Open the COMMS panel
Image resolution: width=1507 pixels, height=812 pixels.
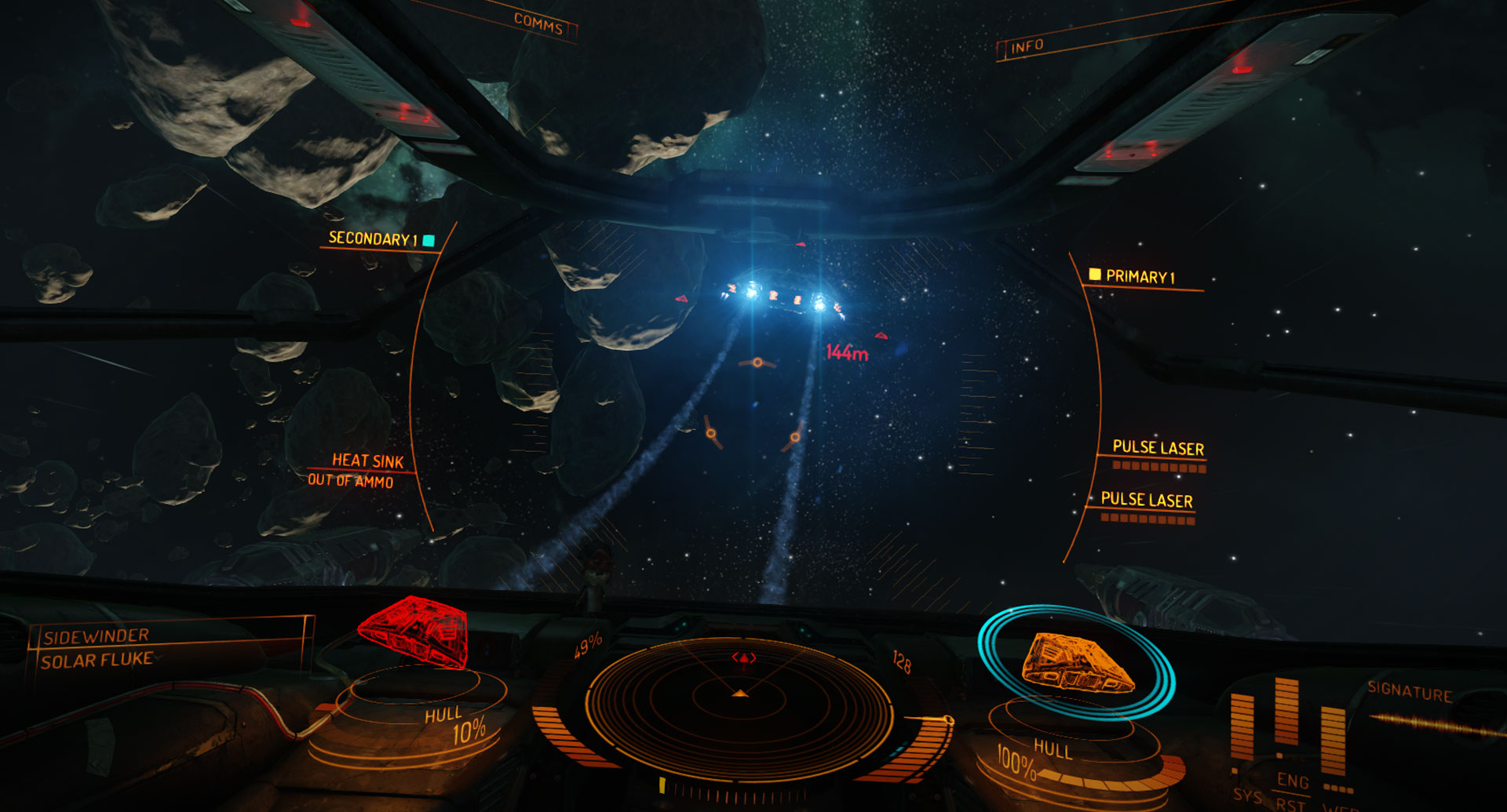538,24
